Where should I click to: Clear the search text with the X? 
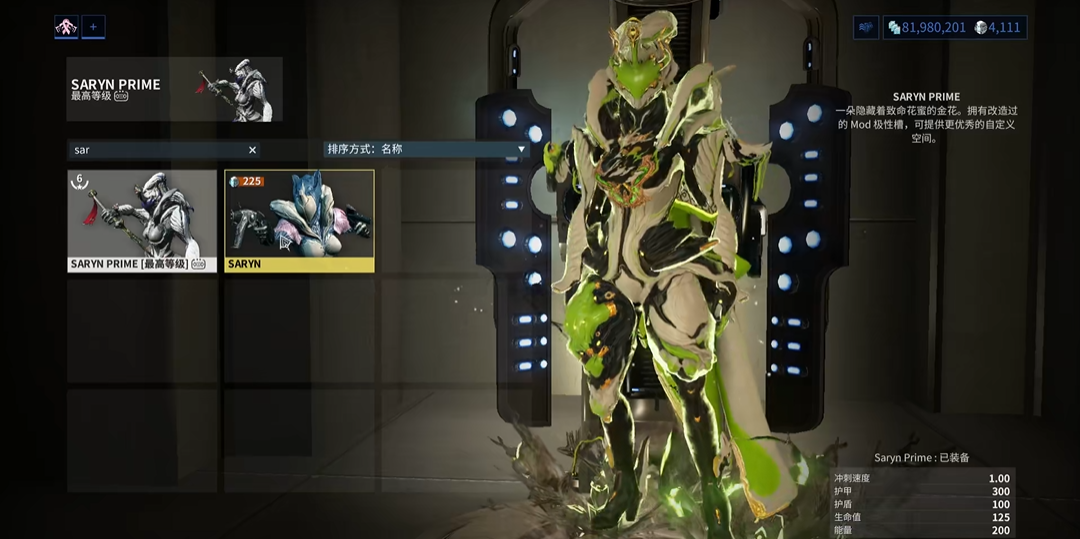pyautogui.click(x=252, y=150)
